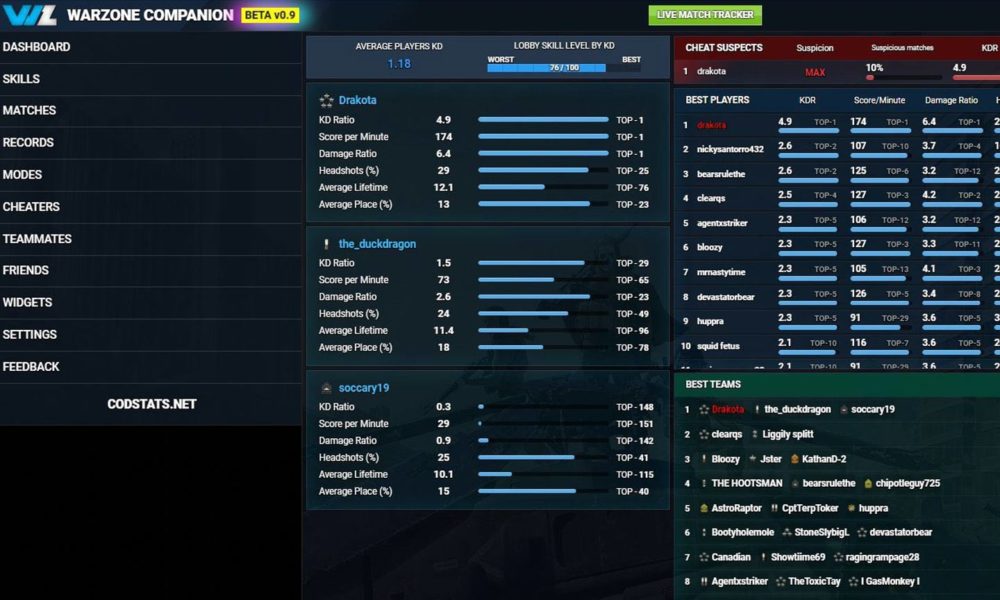Choose nickysantorro432 in Best Players list
The height and width of the screenshot is (600, 1000).
pos(730,149)
